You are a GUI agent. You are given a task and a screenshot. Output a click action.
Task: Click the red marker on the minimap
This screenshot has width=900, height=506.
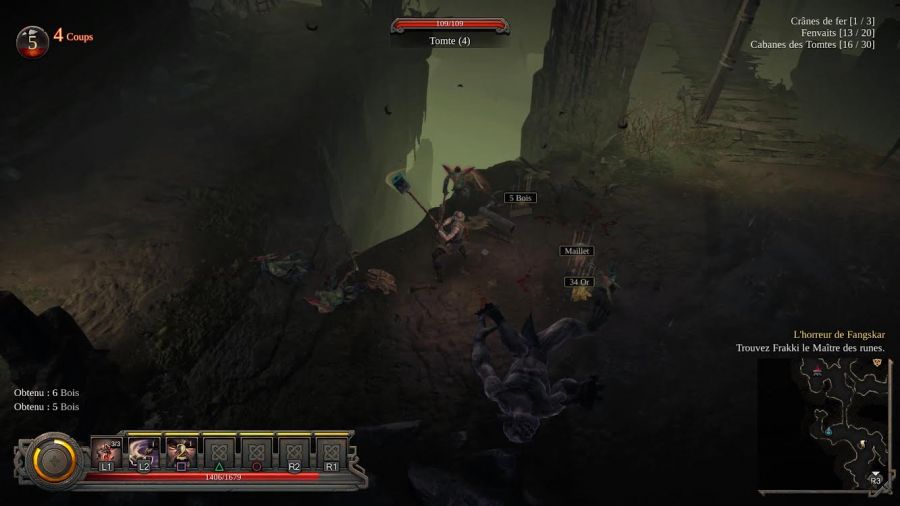click(817, 370)
